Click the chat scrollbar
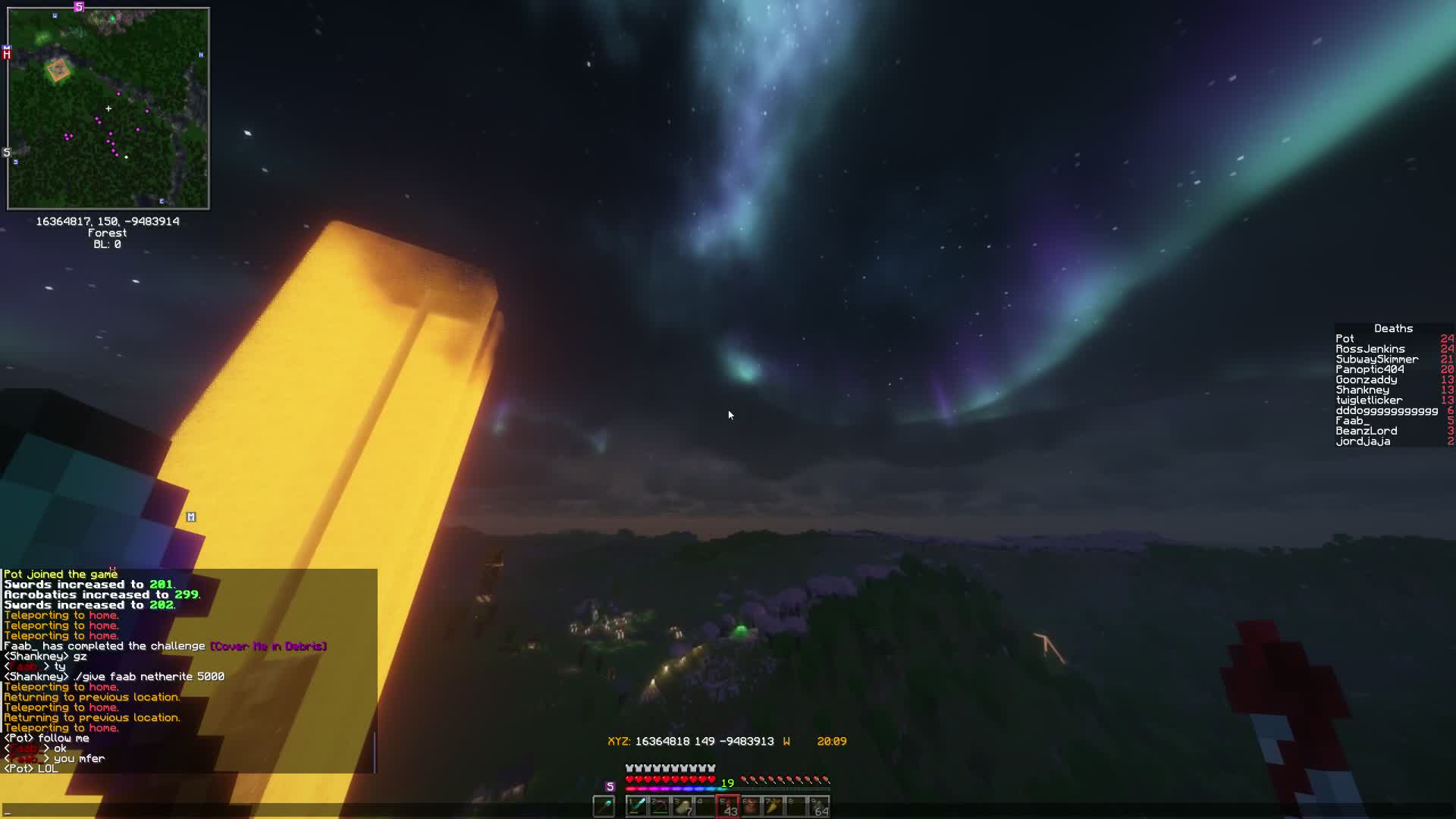 (x=375, y=751)
